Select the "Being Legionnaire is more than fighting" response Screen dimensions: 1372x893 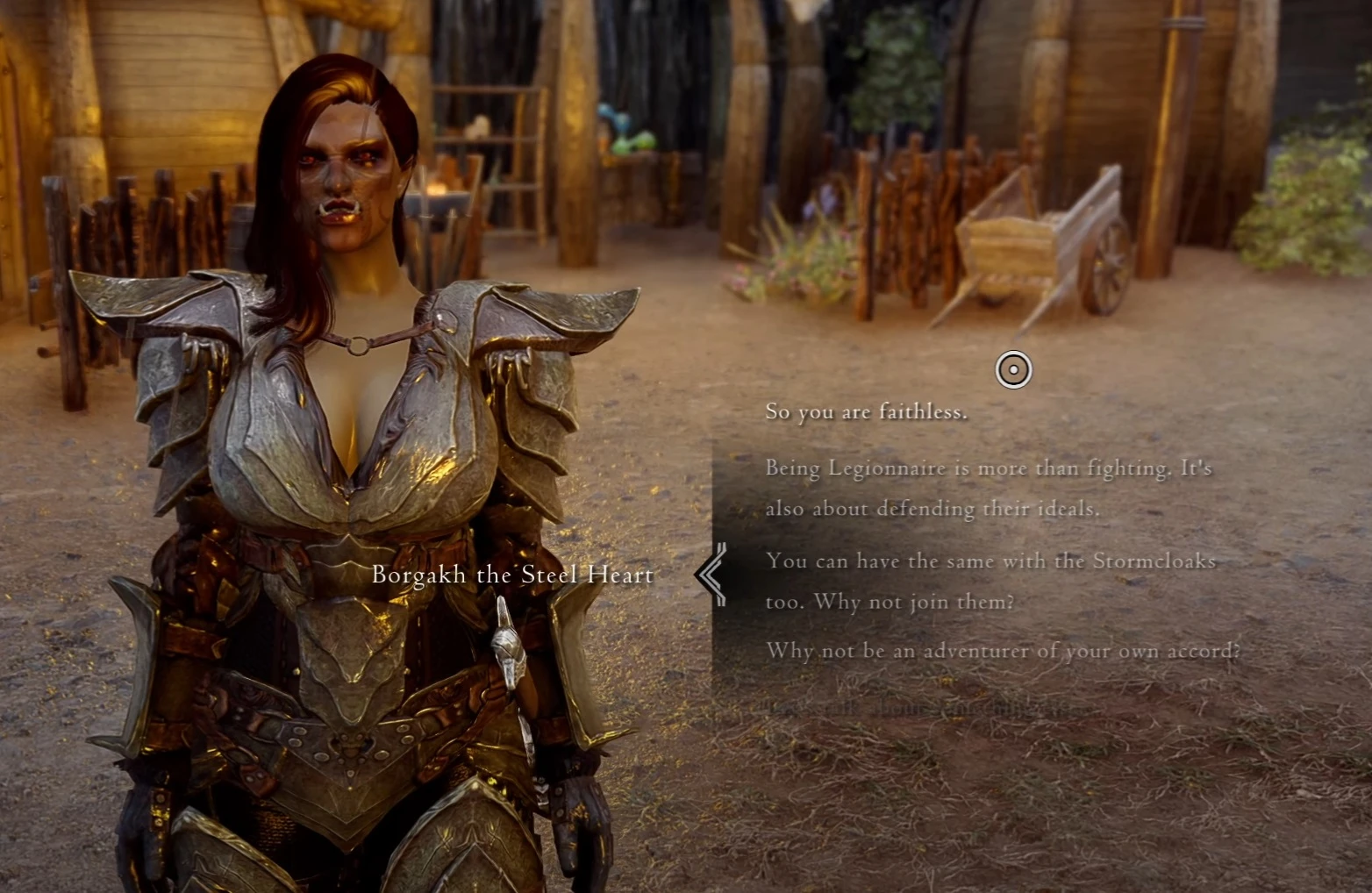[x=988, y=488]
